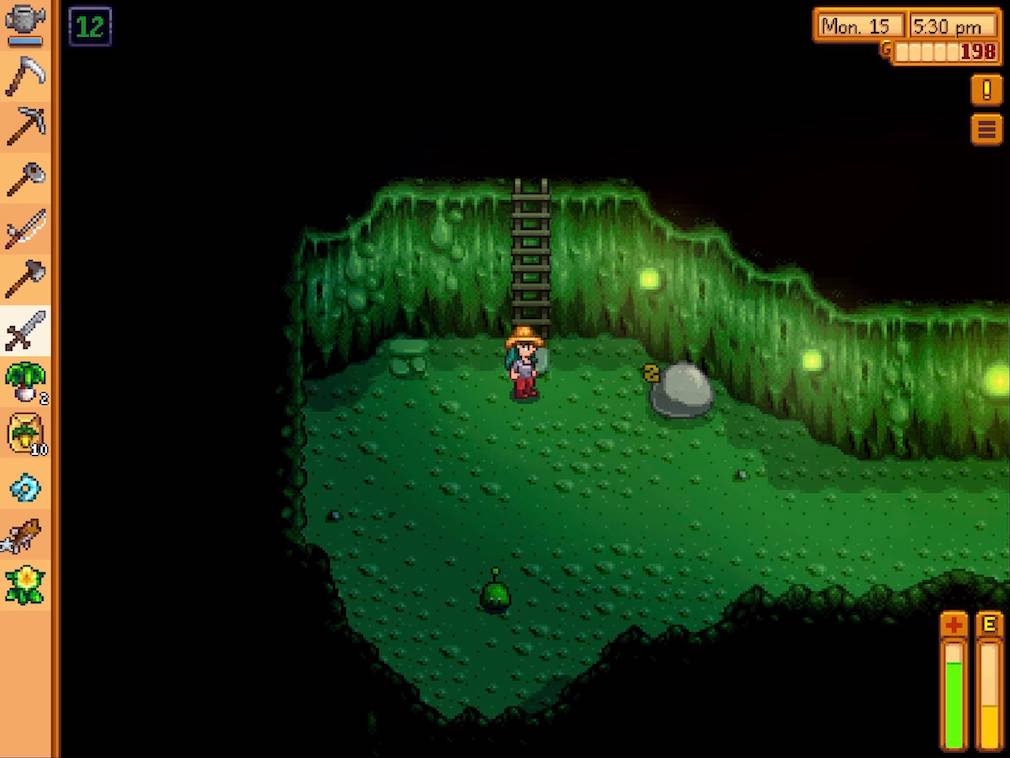Select the watering can in the toolbar

[x=26, y=24]
